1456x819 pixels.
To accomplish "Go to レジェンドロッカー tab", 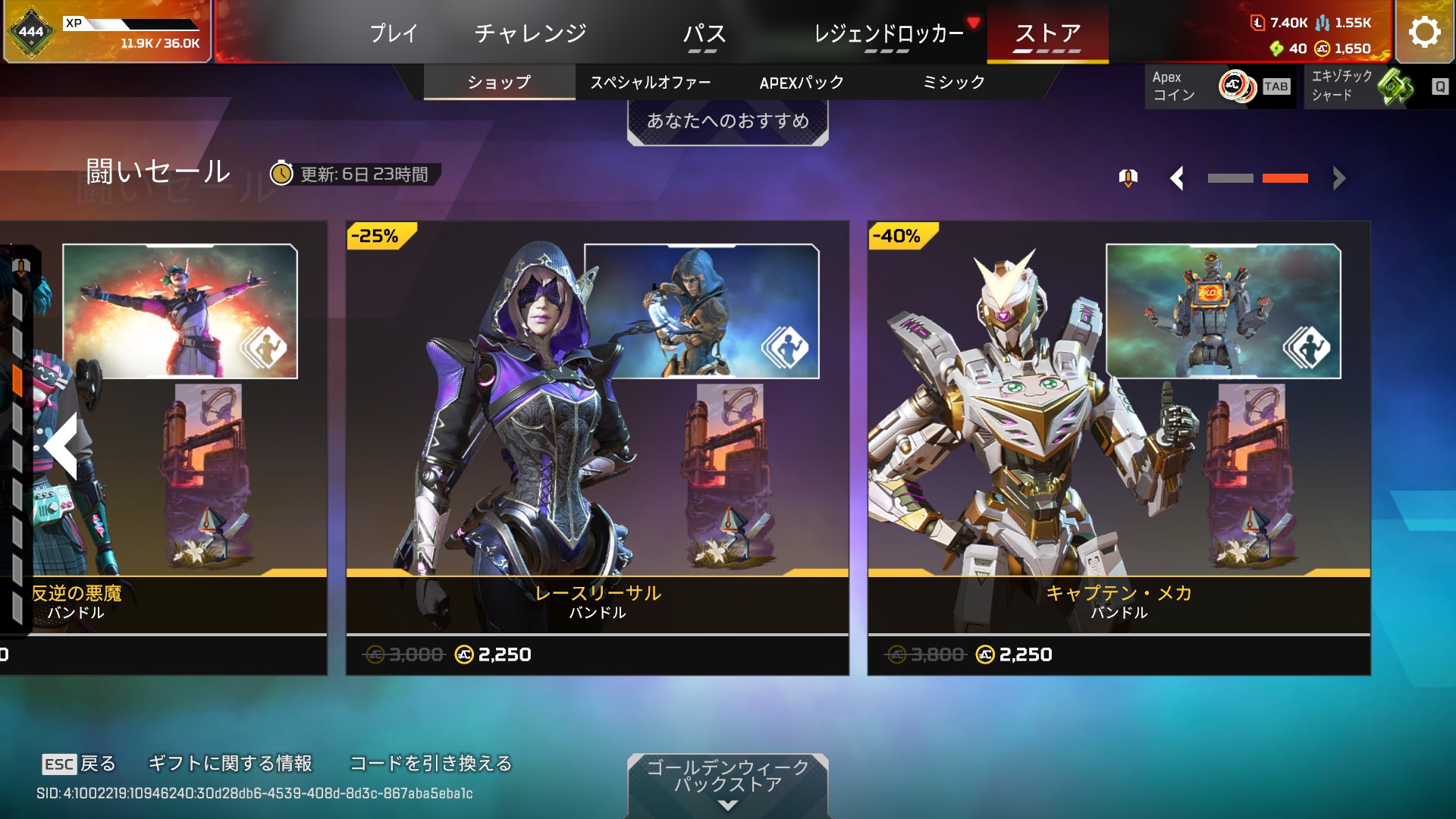I will click(x=888, y=33).
